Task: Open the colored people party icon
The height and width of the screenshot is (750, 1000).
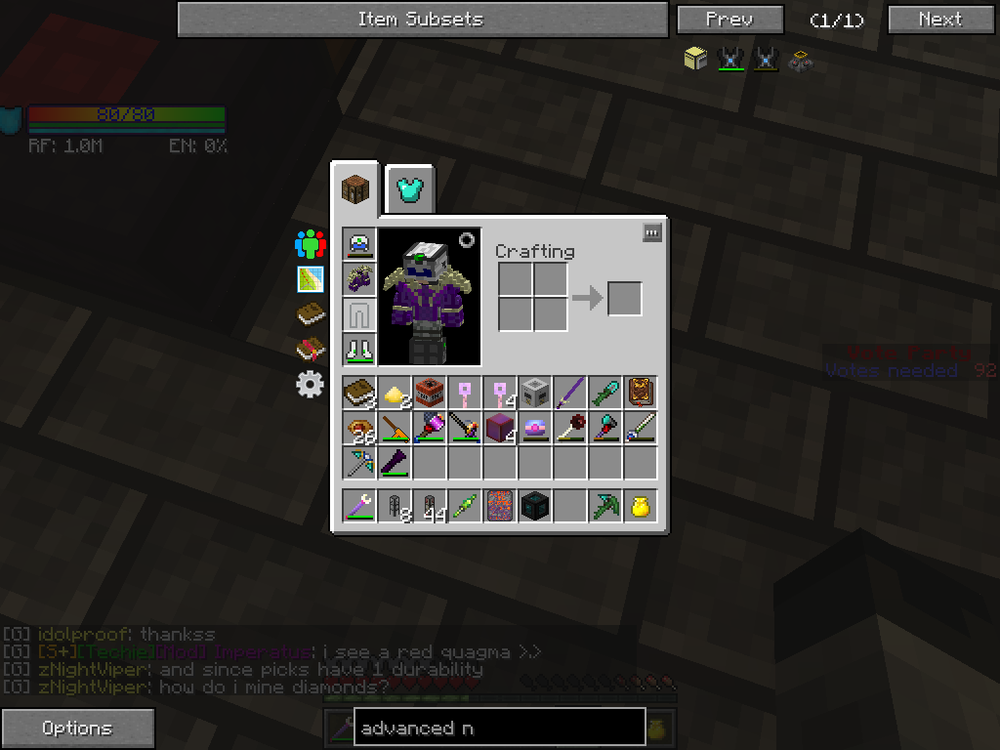Action: tap(311, 245)
